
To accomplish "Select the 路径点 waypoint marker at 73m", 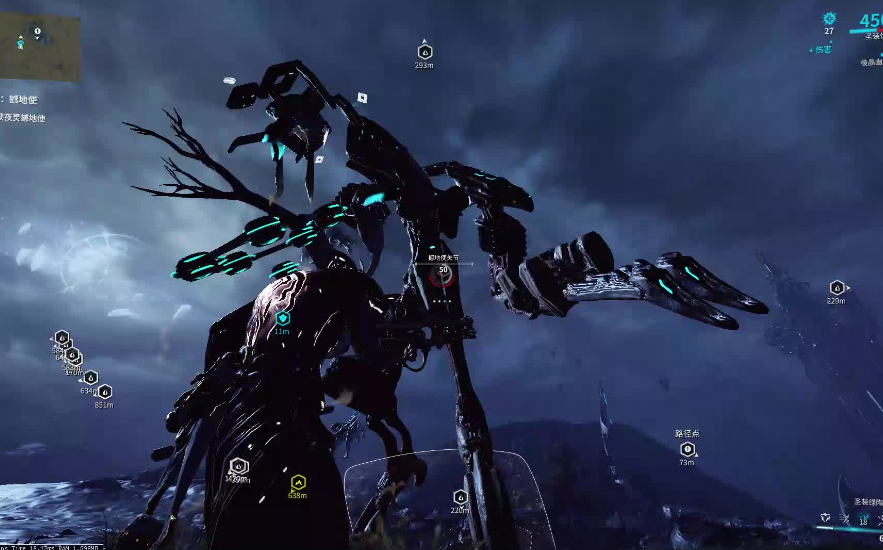I will click(x=687, y=449).
